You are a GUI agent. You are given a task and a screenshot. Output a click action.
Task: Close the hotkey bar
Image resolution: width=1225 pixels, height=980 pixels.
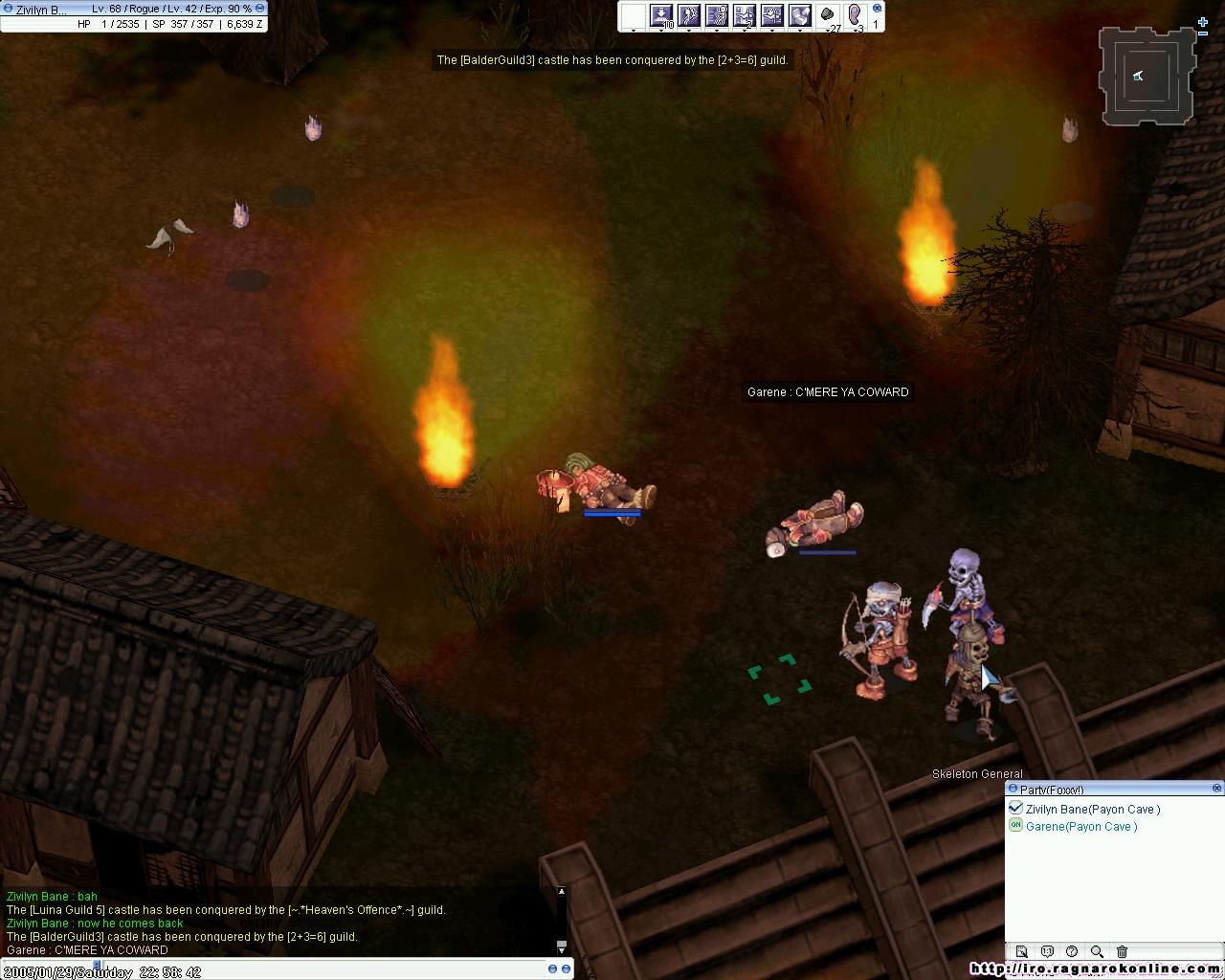tap(877, 9)
